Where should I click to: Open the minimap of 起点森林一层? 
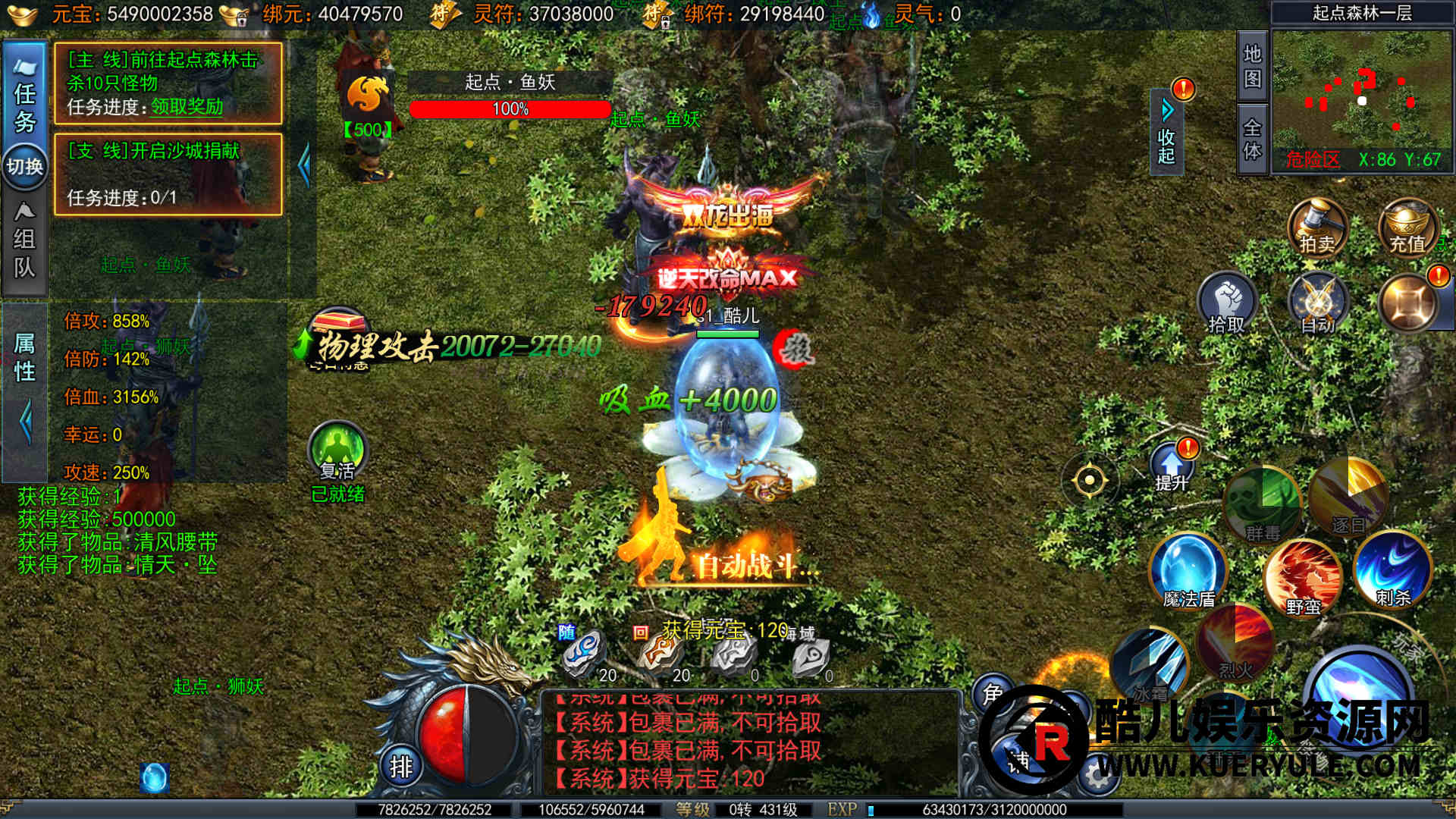(x=1362, y=99)
